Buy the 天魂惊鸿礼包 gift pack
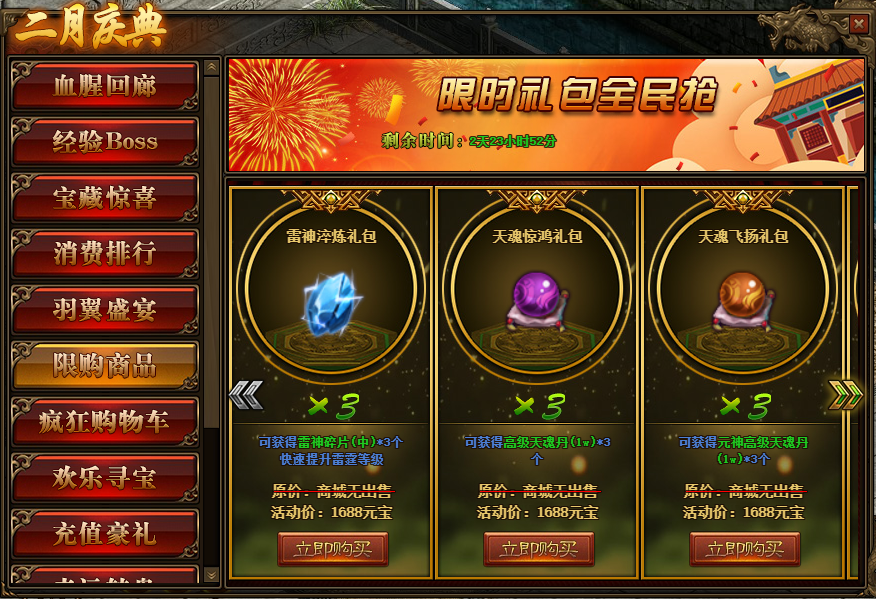876x599 pixels. point(539,549)
